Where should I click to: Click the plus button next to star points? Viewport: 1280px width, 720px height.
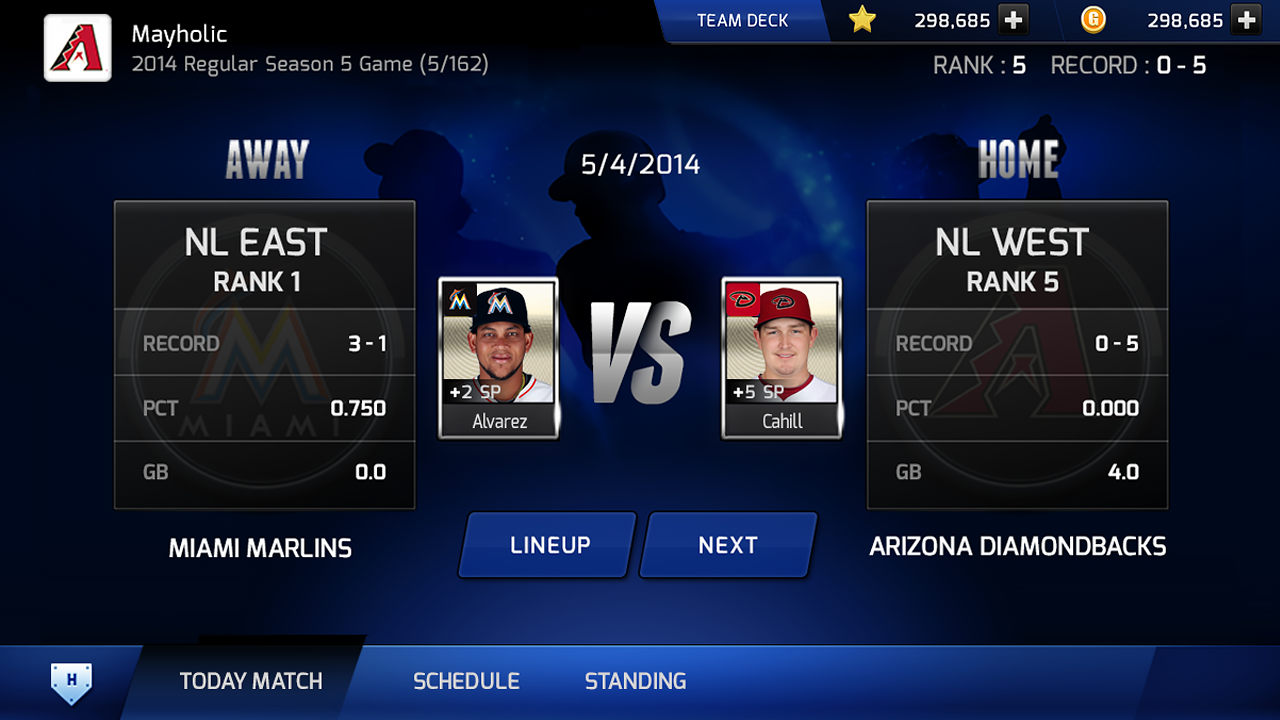[x=1013, y=20]
